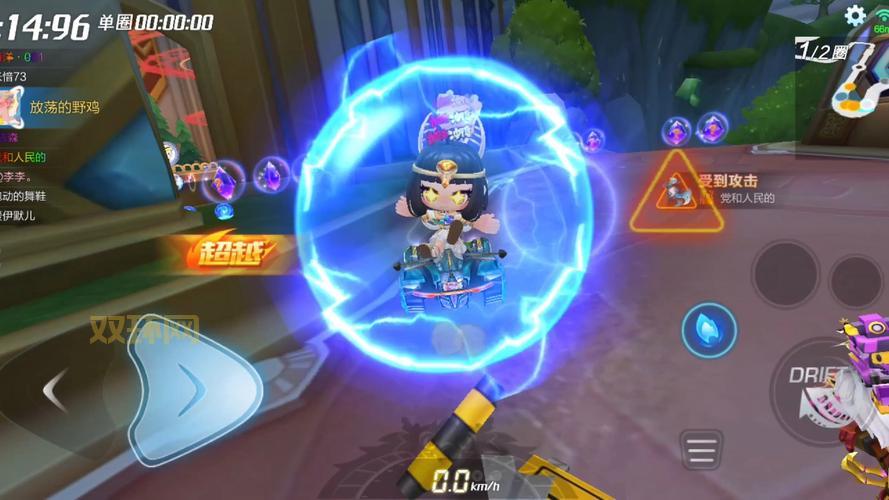
Task: Steer left with the left arrow
Action: click(57, 389)
